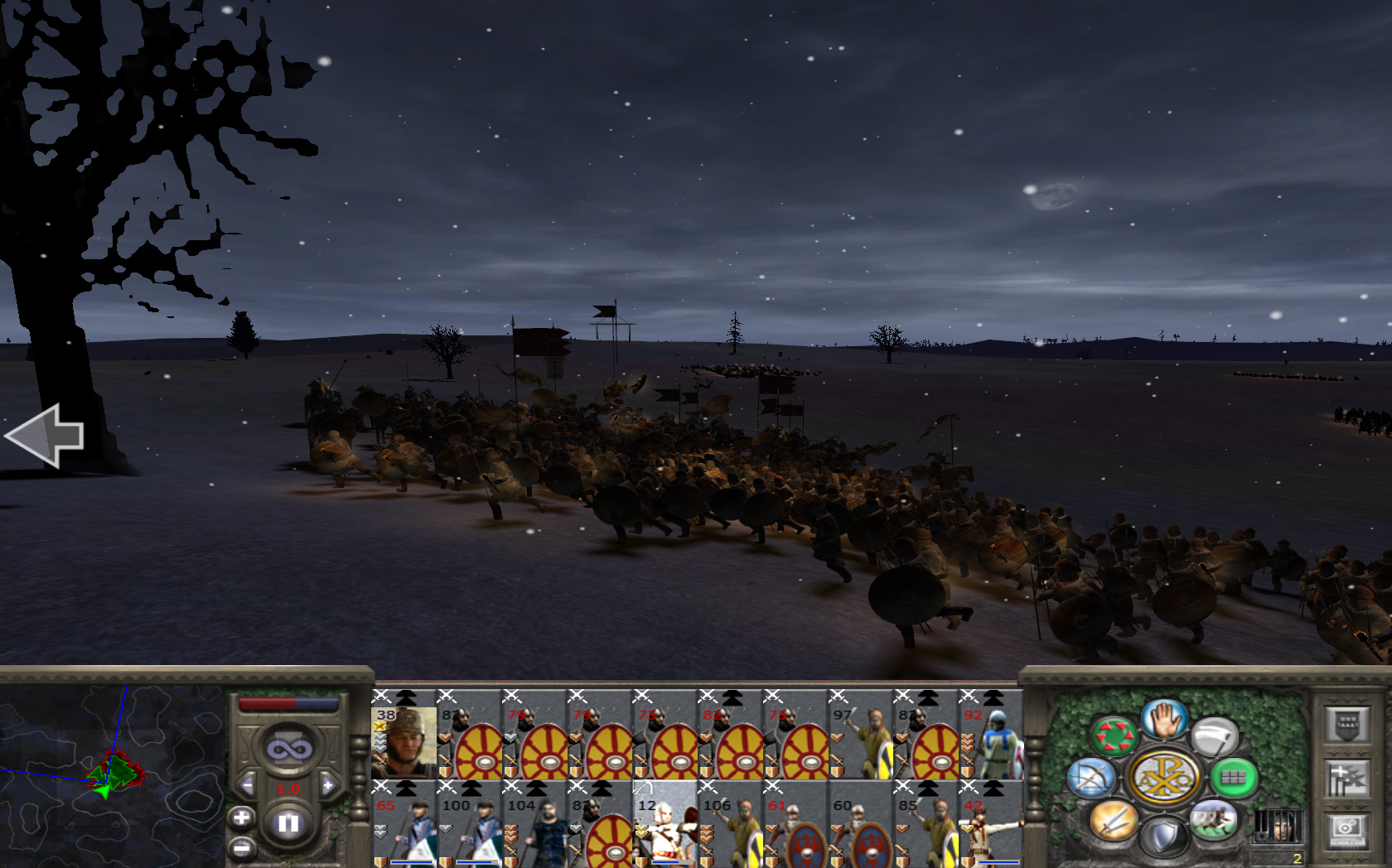Click the large grey left-arrow indicator
This screenshot has width=1392, height=868.
[x=46, y=435]
